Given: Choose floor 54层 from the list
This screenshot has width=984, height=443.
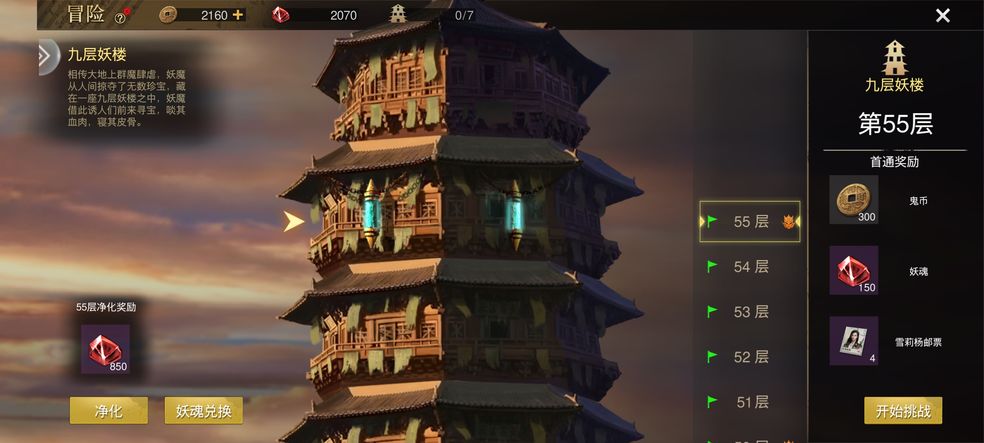Looking at the screenshot, I should click(x=750, y=267).
